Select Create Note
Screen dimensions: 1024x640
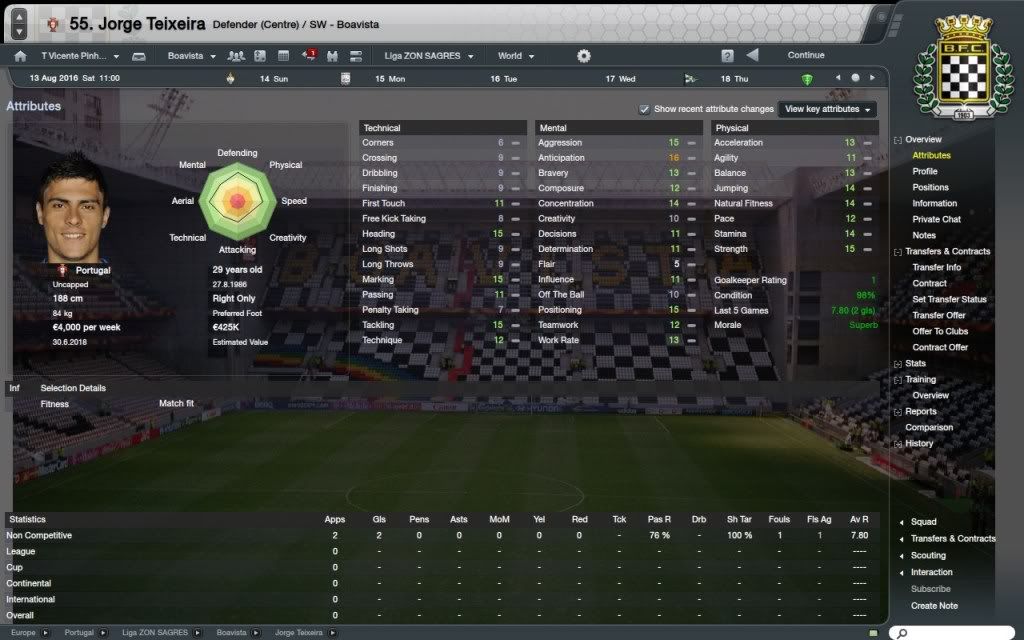pyautogui.click(x=934, y=605)
